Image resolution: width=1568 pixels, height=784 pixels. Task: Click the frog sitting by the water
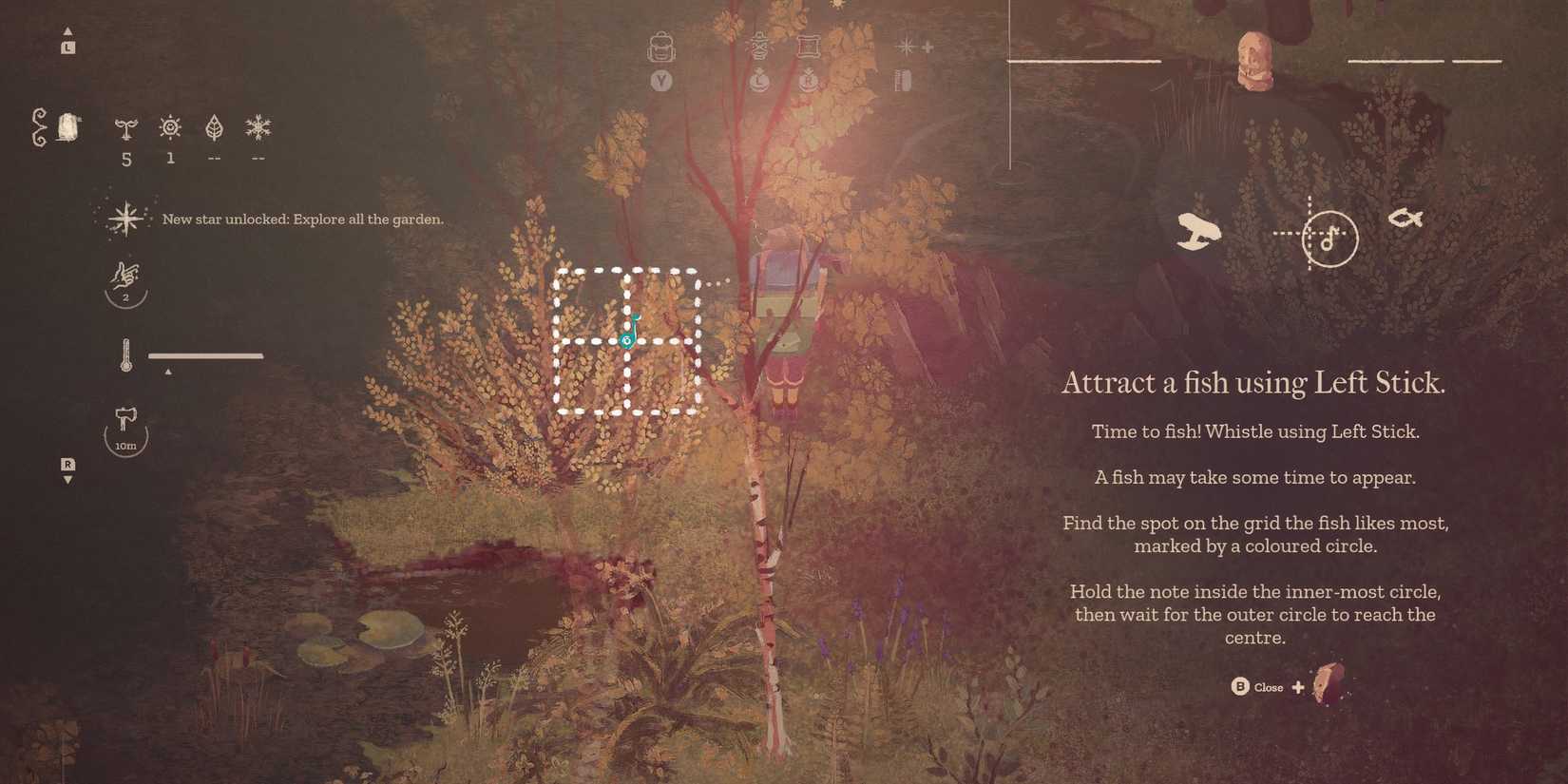1200,228
